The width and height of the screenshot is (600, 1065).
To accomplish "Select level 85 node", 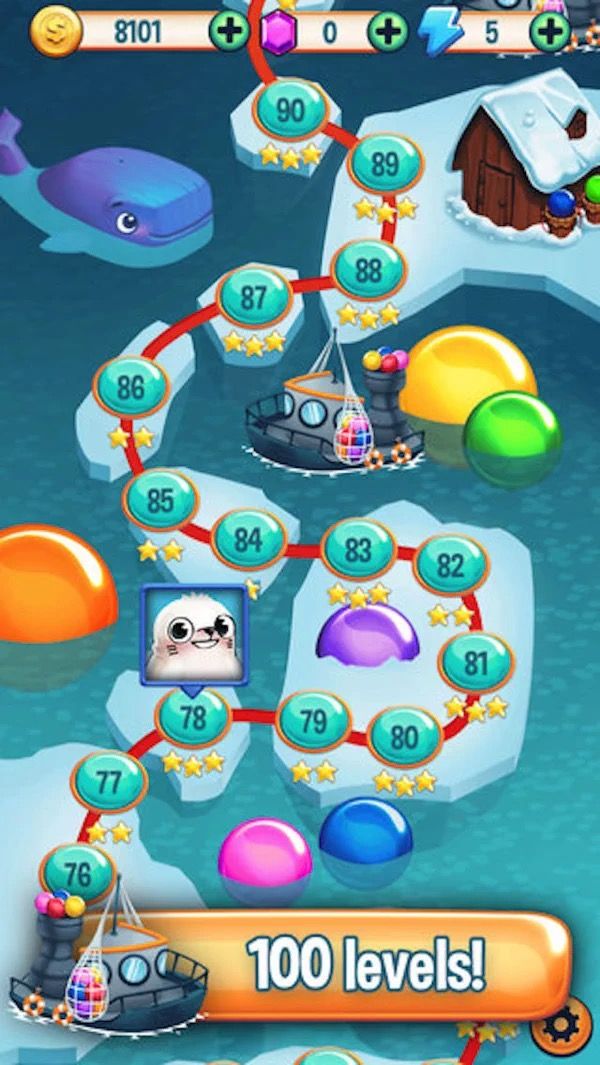I will click(x=160, y=501).
